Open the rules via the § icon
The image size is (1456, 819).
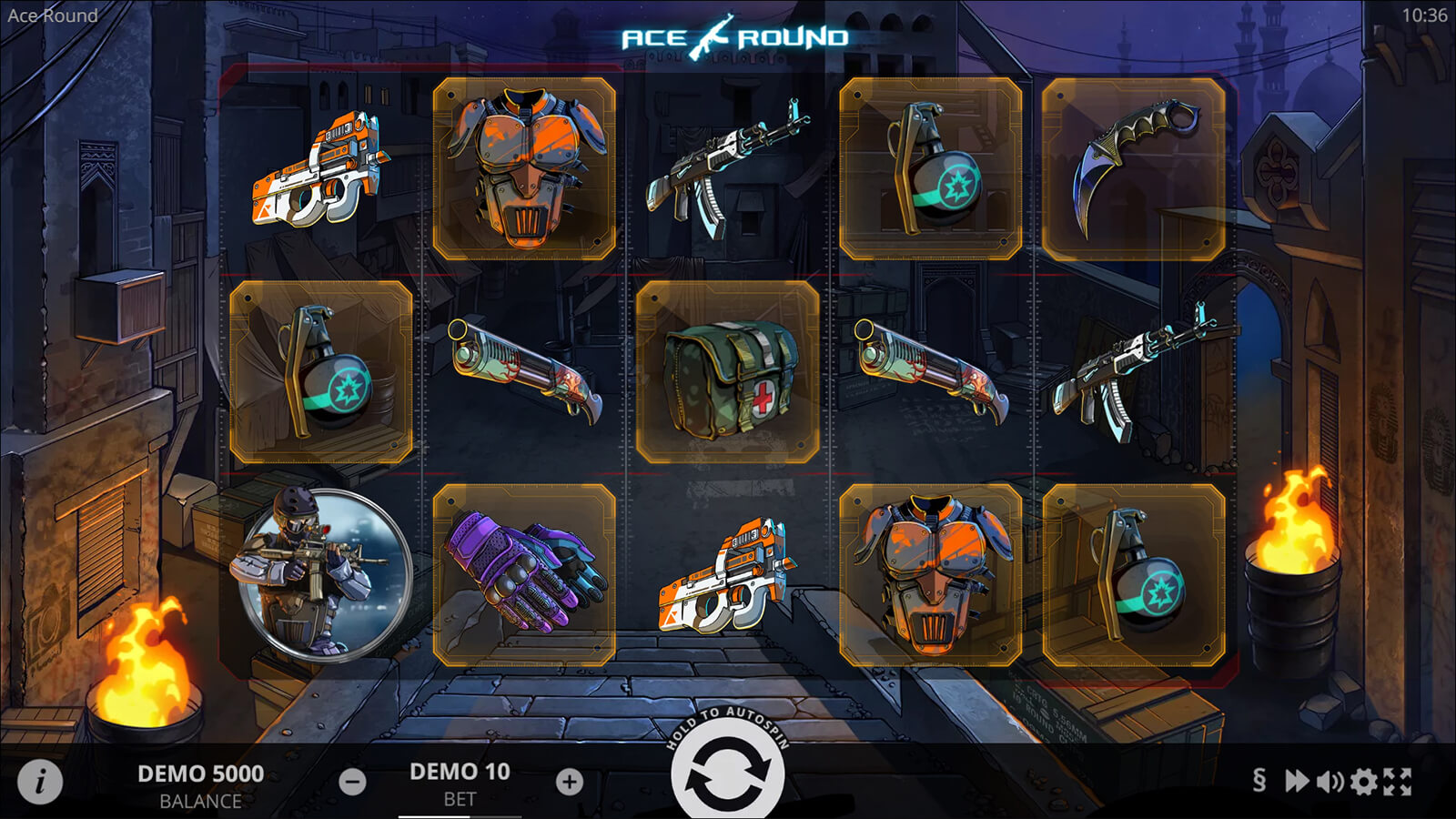(x=1259, y=781)
